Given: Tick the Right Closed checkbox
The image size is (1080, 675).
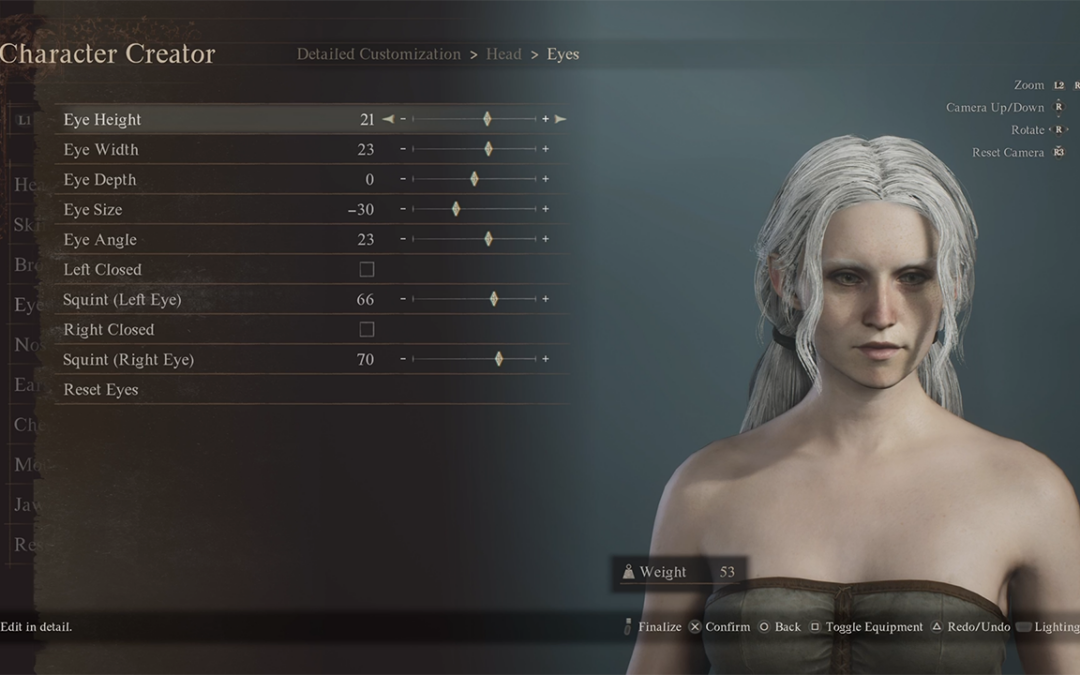Looking at the screenshot, I should pos(367,330).
